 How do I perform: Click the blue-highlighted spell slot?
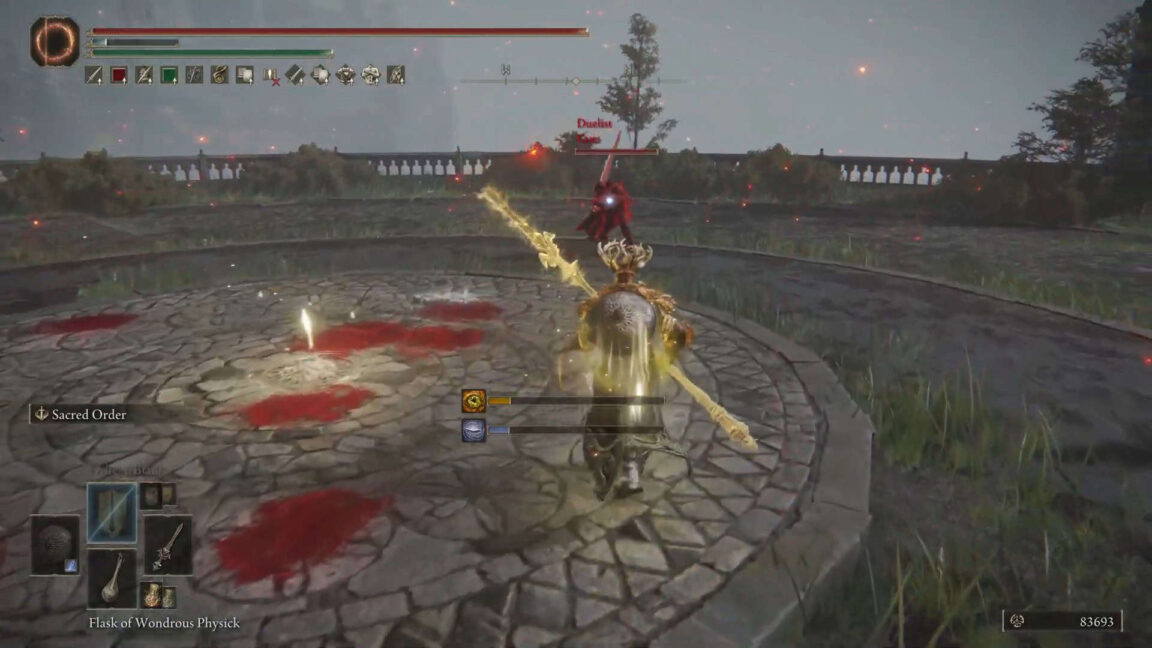[x=112, y=514]
